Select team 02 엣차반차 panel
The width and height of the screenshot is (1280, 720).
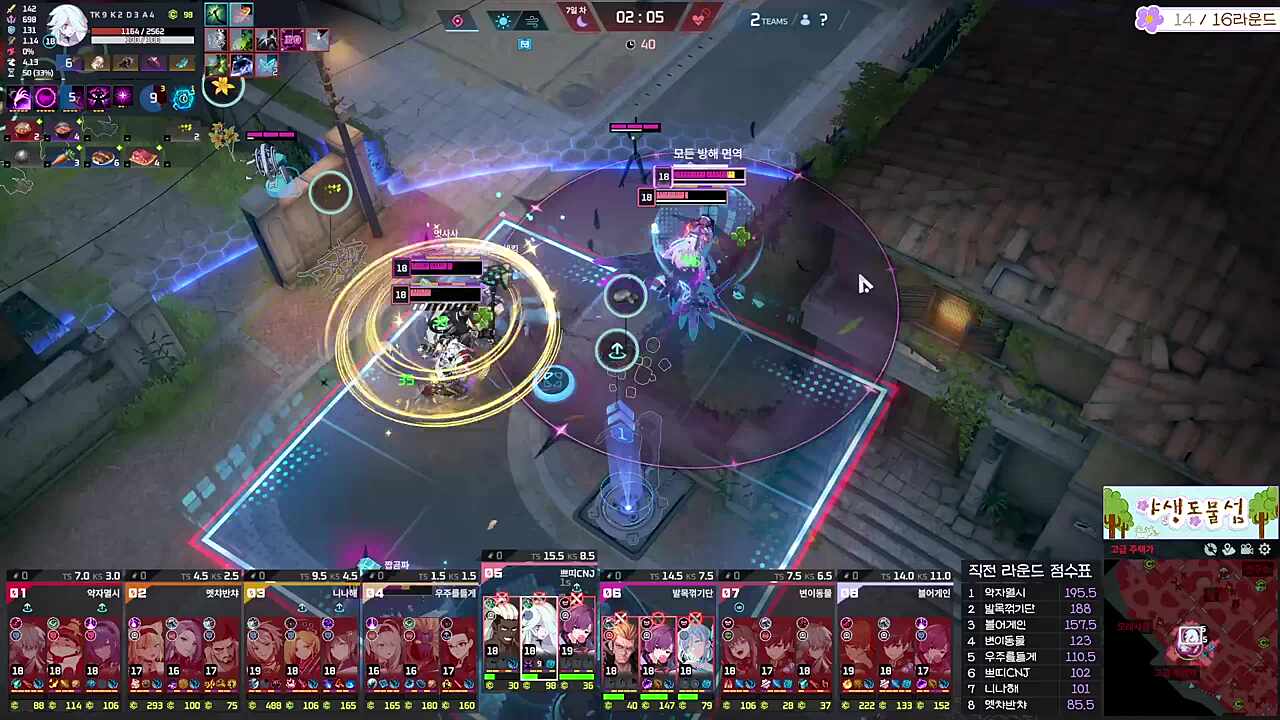183,640
